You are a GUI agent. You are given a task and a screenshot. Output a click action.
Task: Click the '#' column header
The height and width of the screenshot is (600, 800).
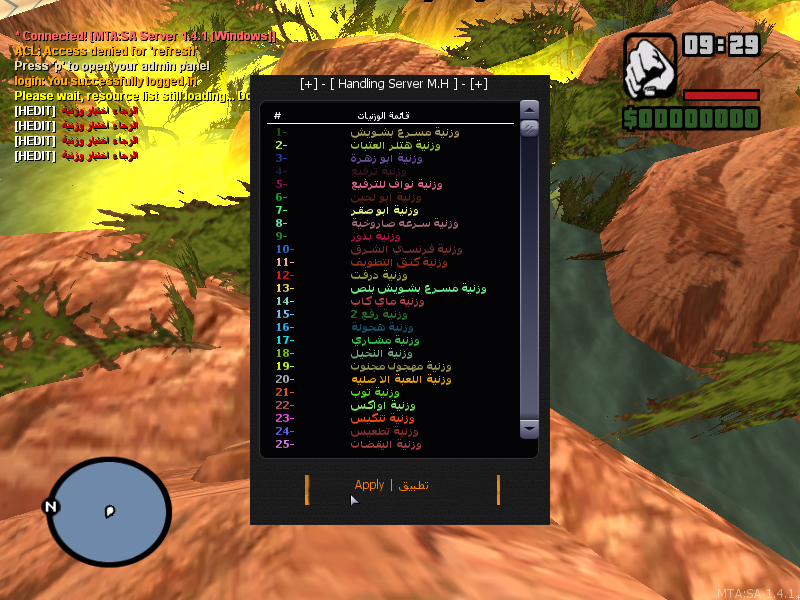277,116
